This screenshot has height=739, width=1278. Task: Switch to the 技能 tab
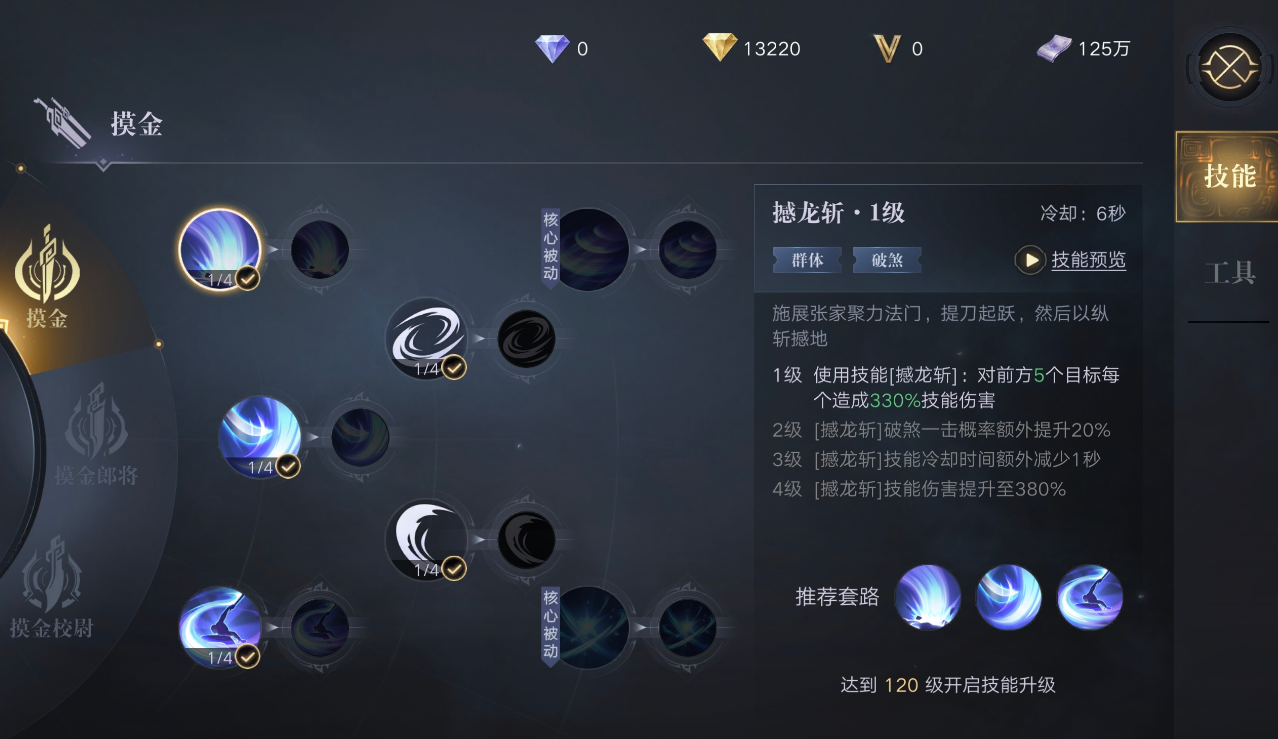(x=1228, y=176)
